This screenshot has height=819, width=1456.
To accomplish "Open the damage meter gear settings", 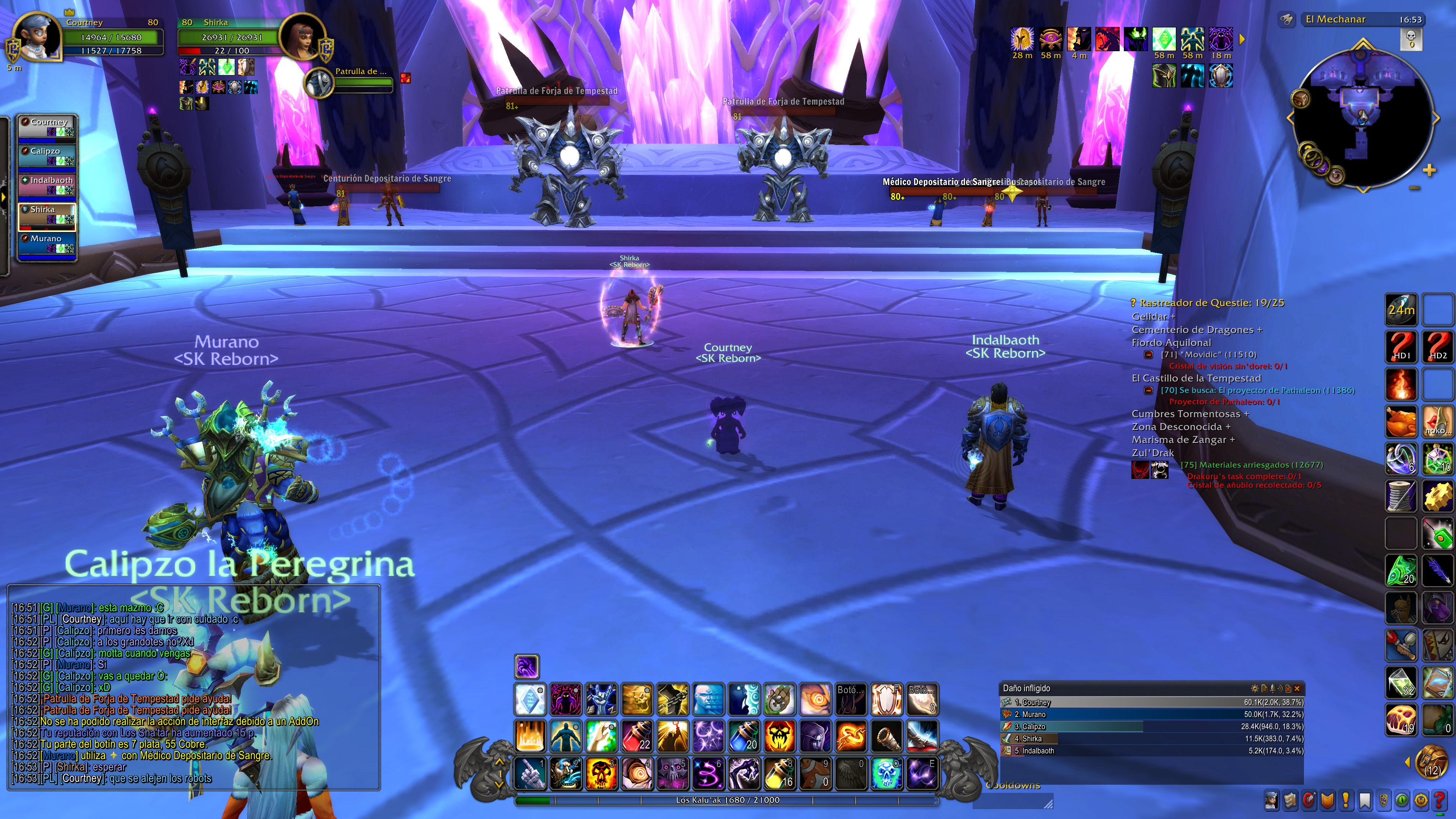I will coord(1255,689).
